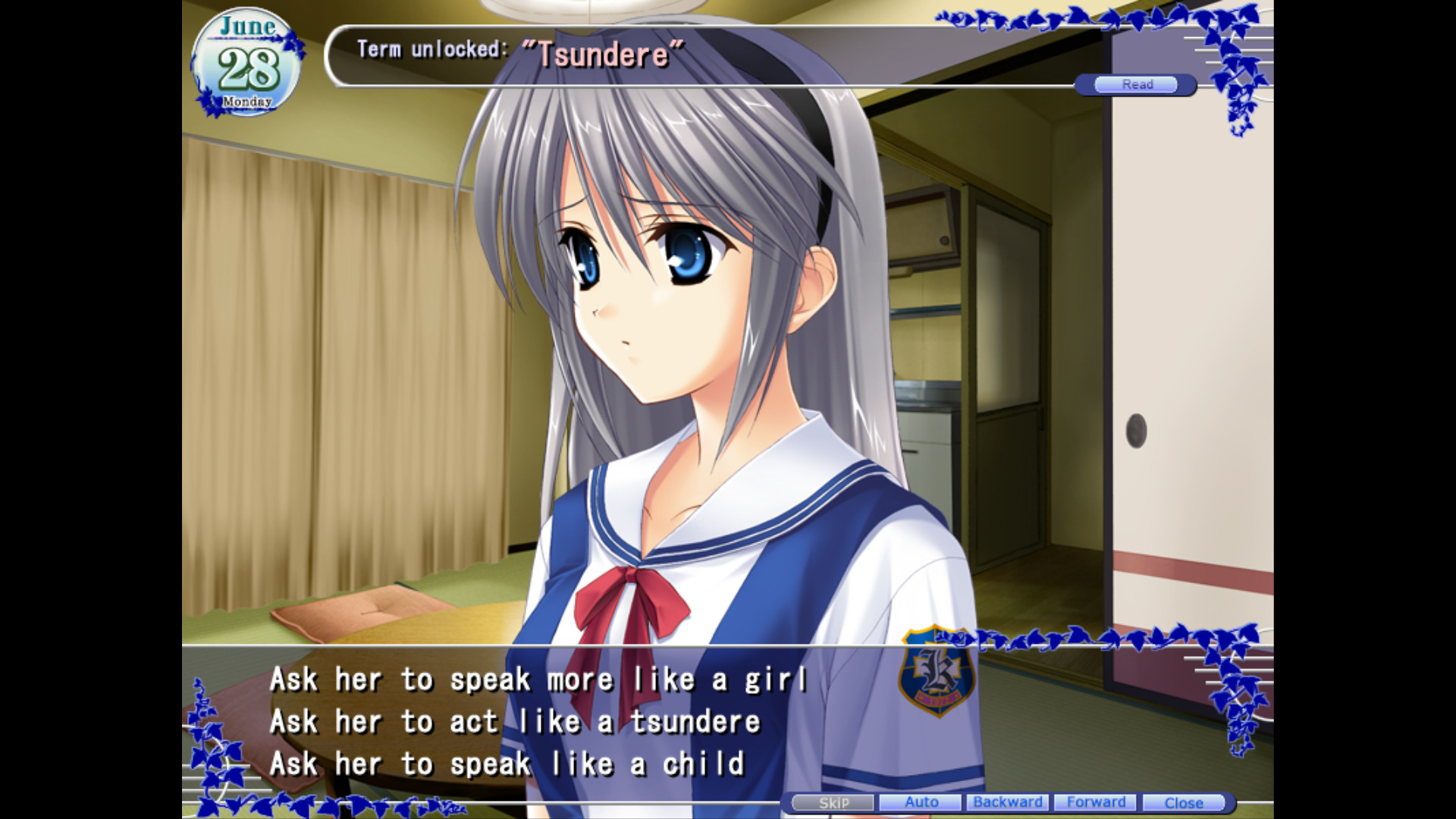Click Backward to review previous dialogue
Image resolution: width=1456 pixels, height=819 pixels.
(x=1008, y=802)
